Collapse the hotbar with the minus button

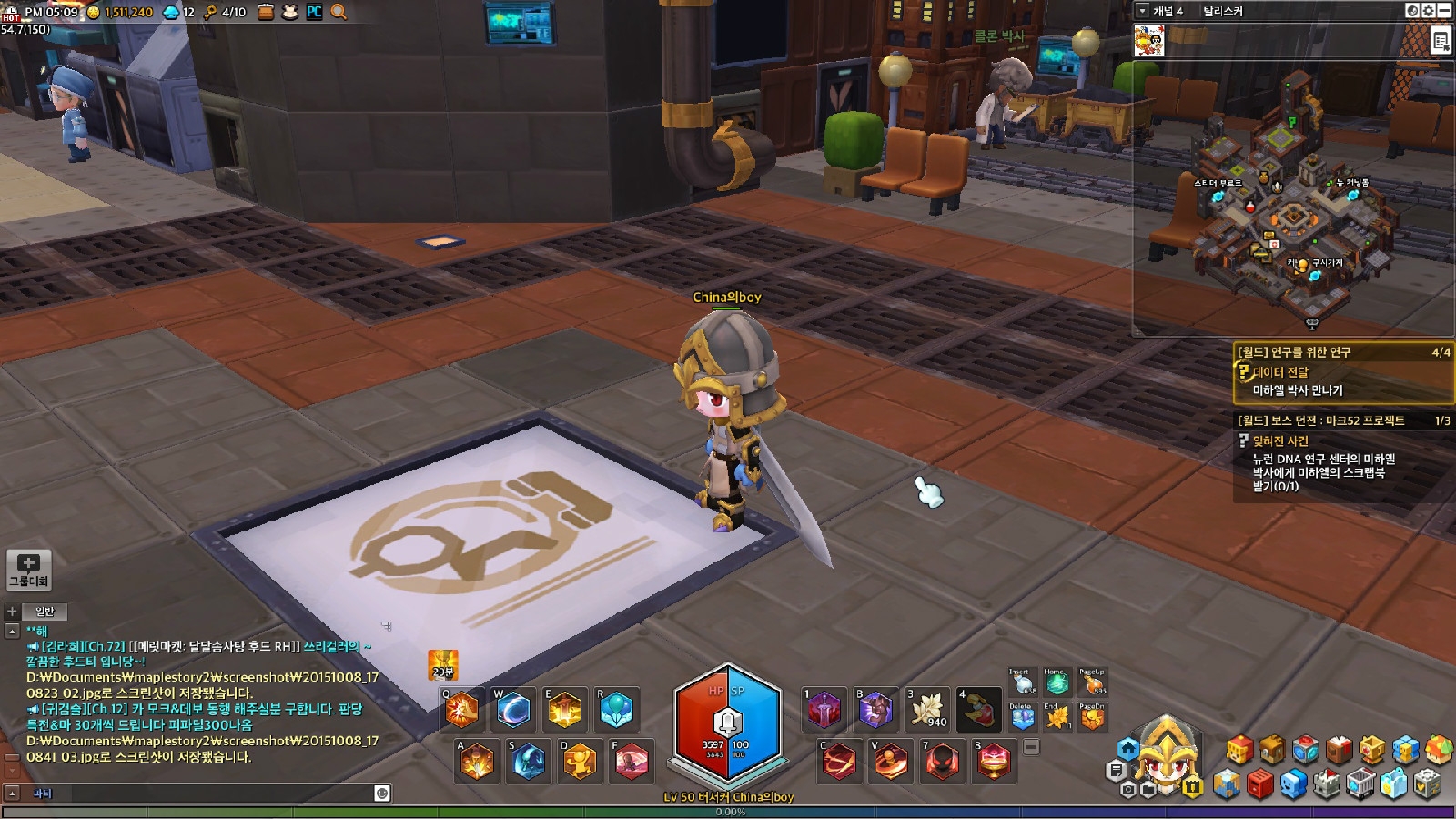(x=1031, y=747)
